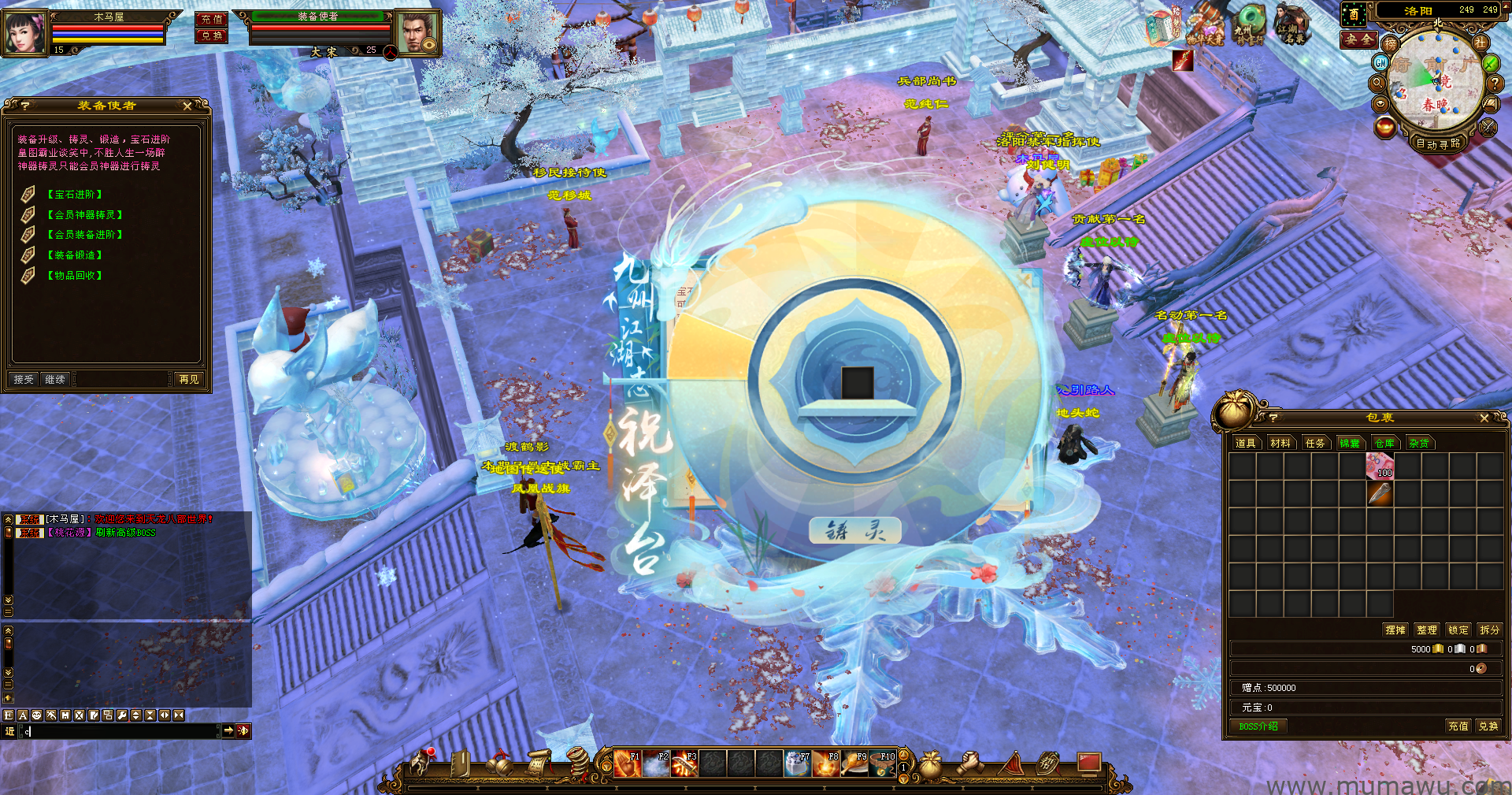Sort the bag with the 整理 button

[x=1427, y=630]
